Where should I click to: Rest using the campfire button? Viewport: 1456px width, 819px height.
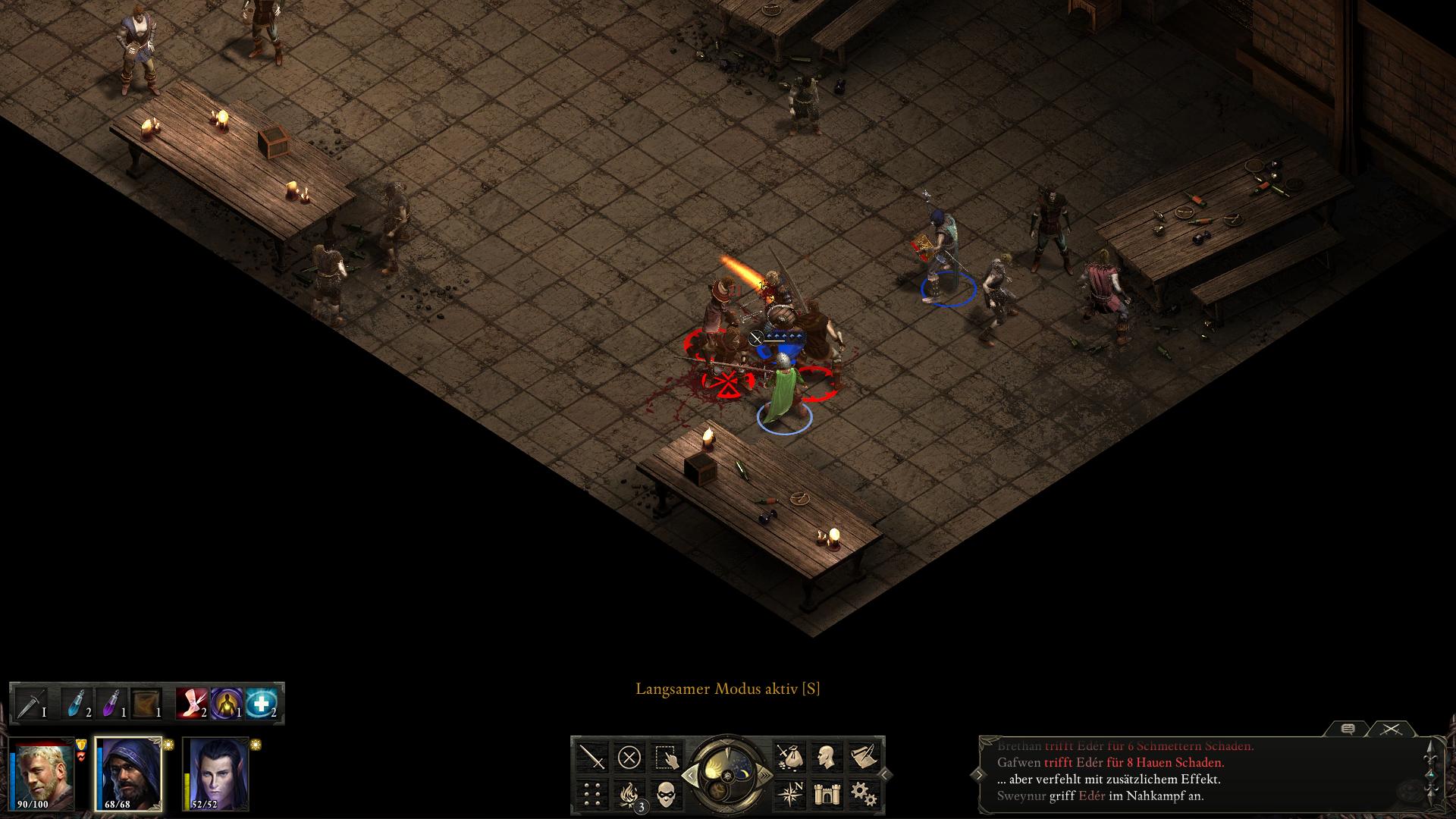pyautogui.click(x=629, y=794)
